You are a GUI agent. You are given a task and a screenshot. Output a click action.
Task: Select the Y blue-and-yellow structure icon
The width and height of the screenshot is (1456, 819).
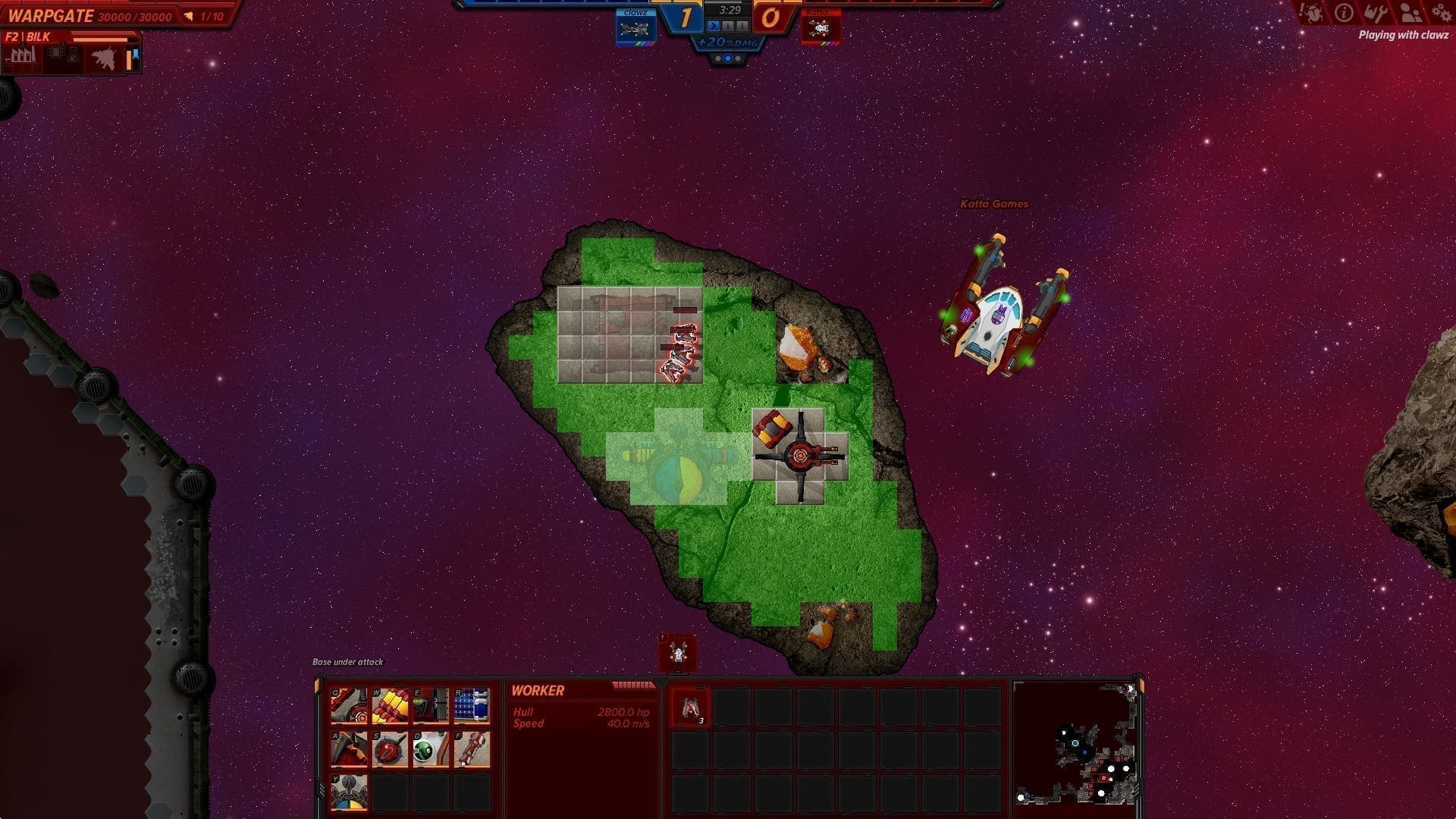pyautogui.click(x=349, y=792)
